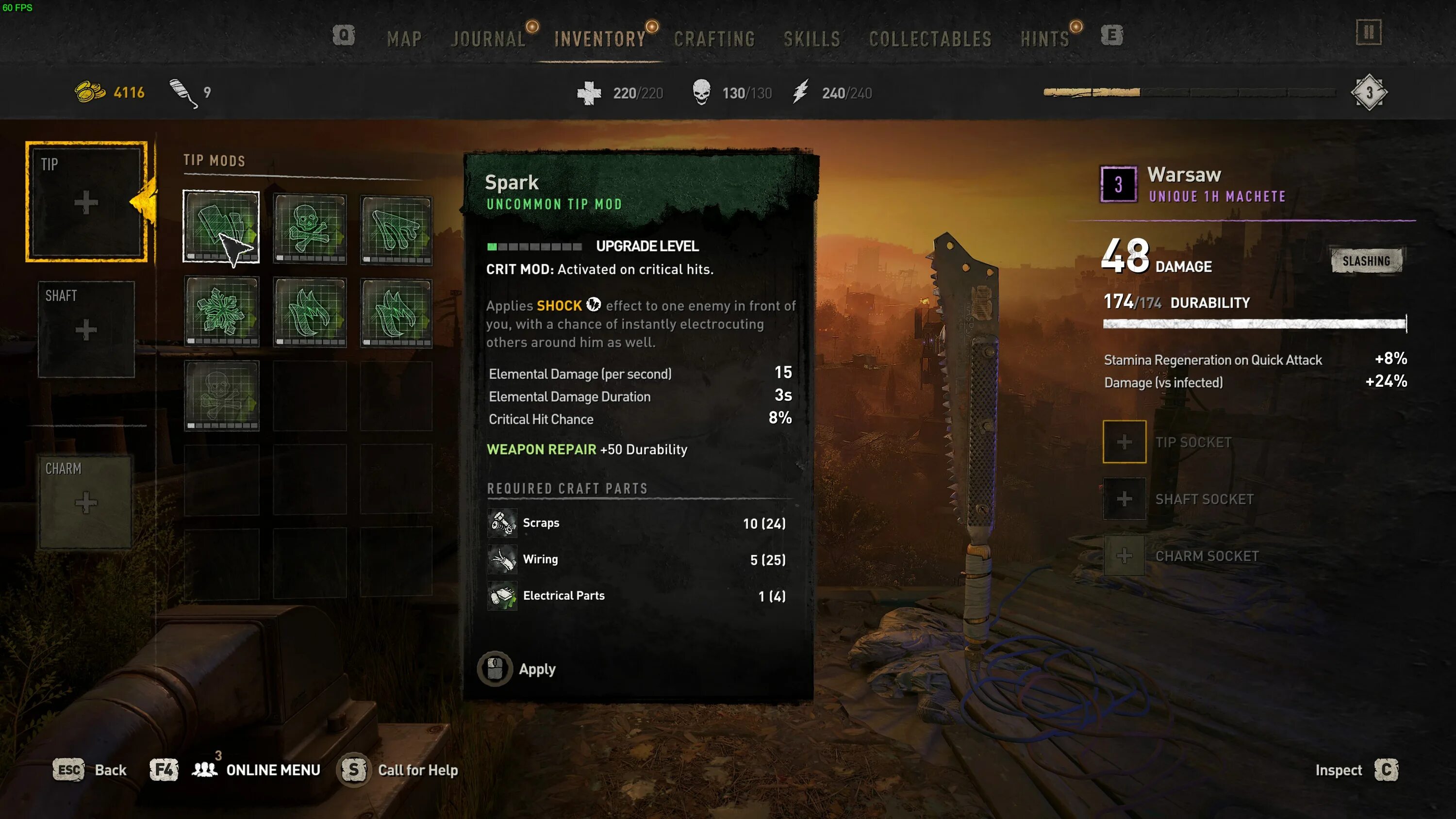Go to the CRAFTING tab
This screenshot has height=819, width=1456.
point(714,39)
